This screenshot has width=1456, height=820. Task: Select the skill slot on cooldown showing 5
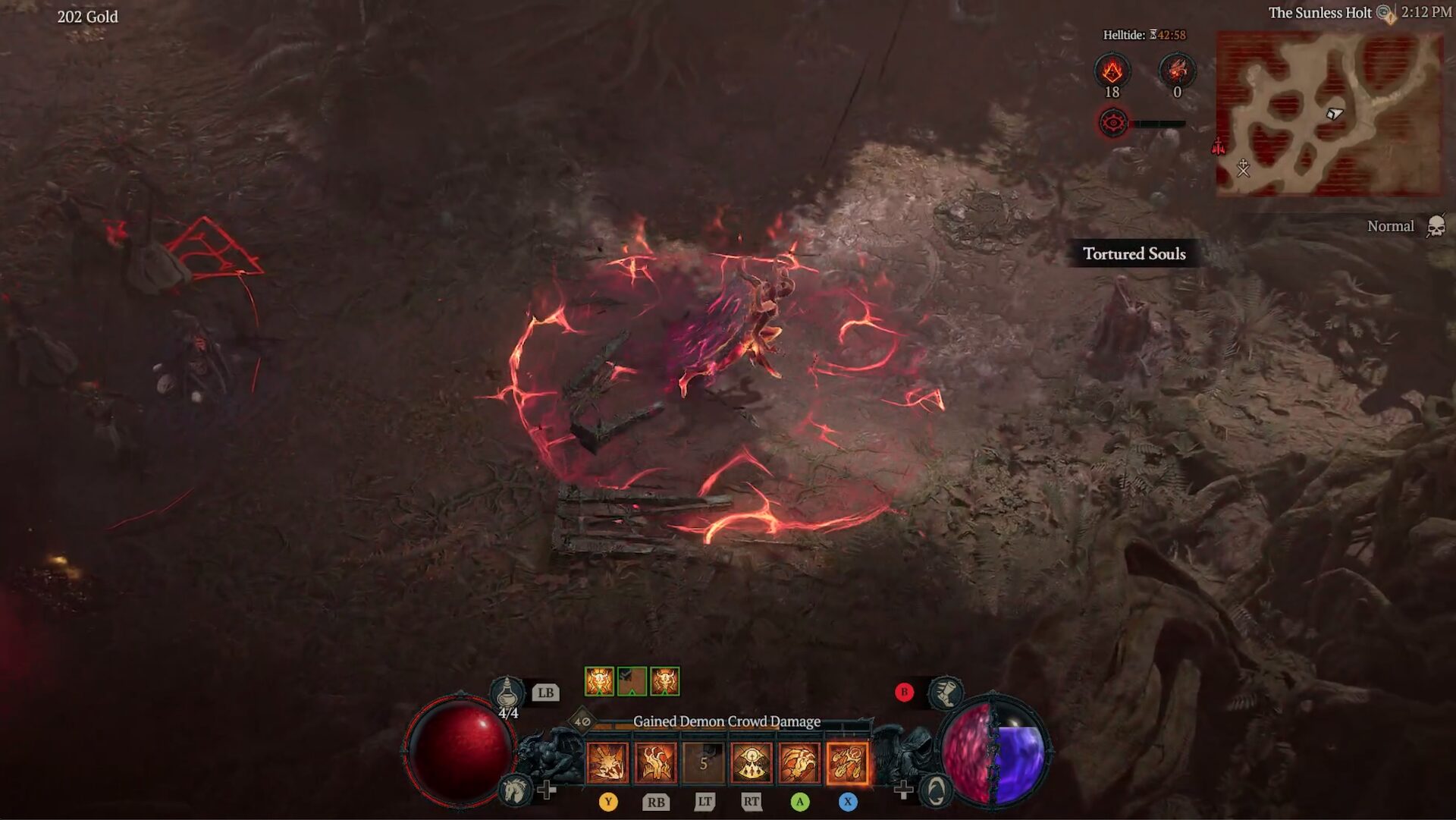pyautogui.click(x=703, y=762)
